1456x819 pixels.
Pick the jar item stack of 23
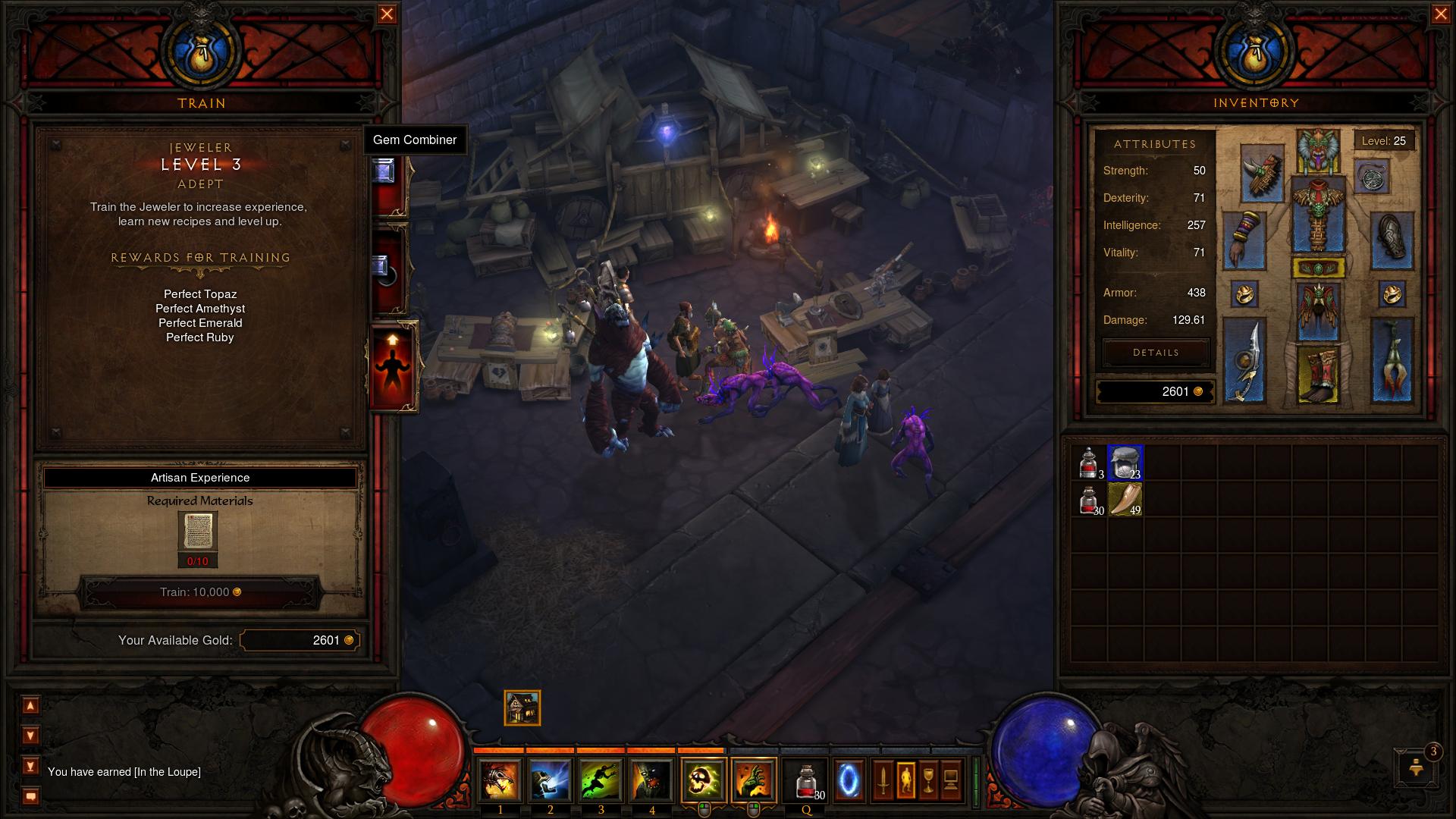(1125, 463)
